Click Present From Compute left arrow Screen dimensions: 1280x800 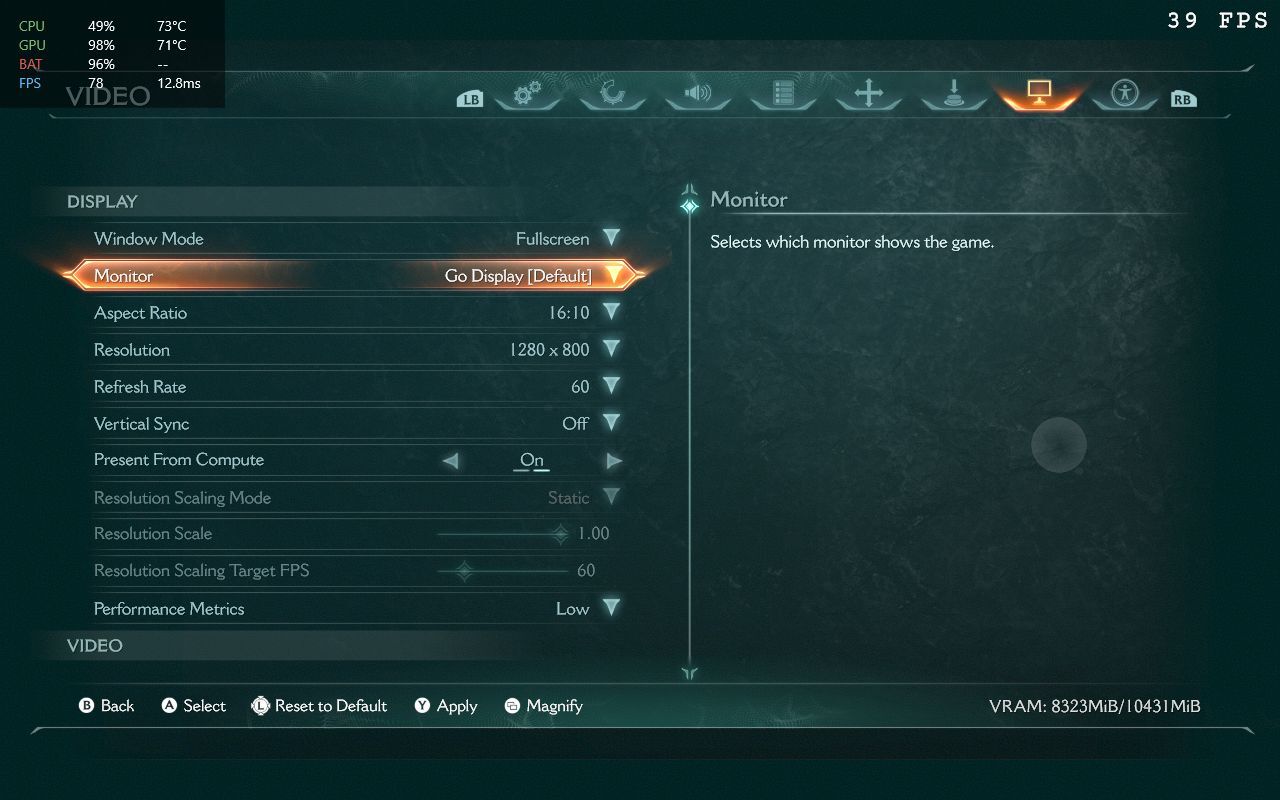click(x=450, y=461)
